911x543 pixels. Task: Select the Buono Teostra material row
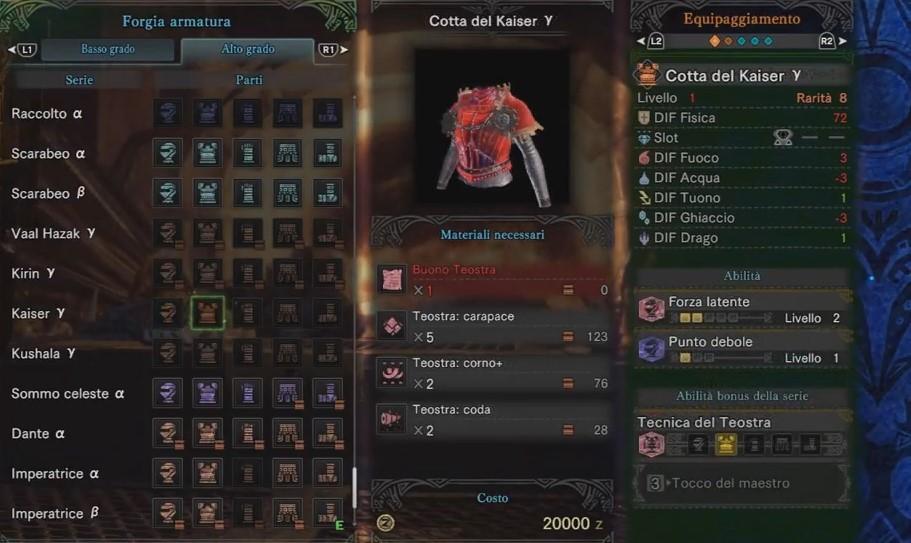[494, 280]
